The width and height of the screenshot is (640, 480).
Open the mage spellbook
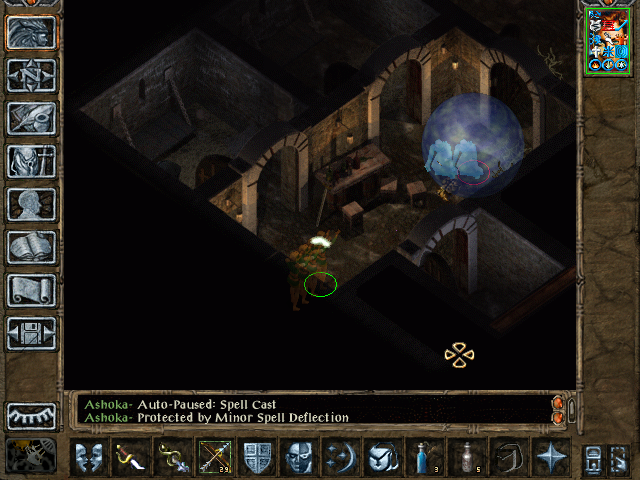pos(32,247)
